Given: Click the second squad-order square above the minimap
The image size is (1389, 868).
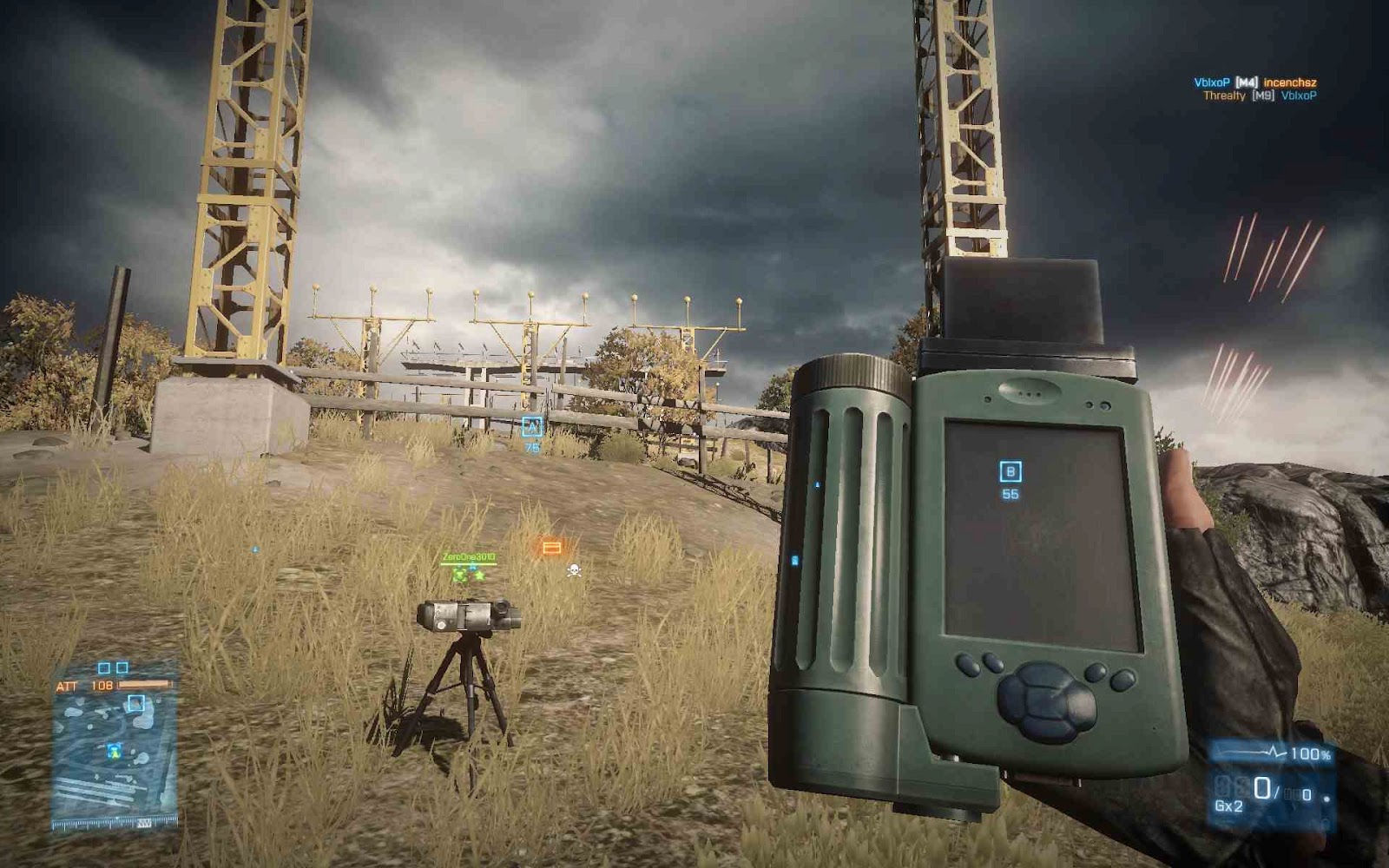Looking at the screenshot, I should click(122, 667).
